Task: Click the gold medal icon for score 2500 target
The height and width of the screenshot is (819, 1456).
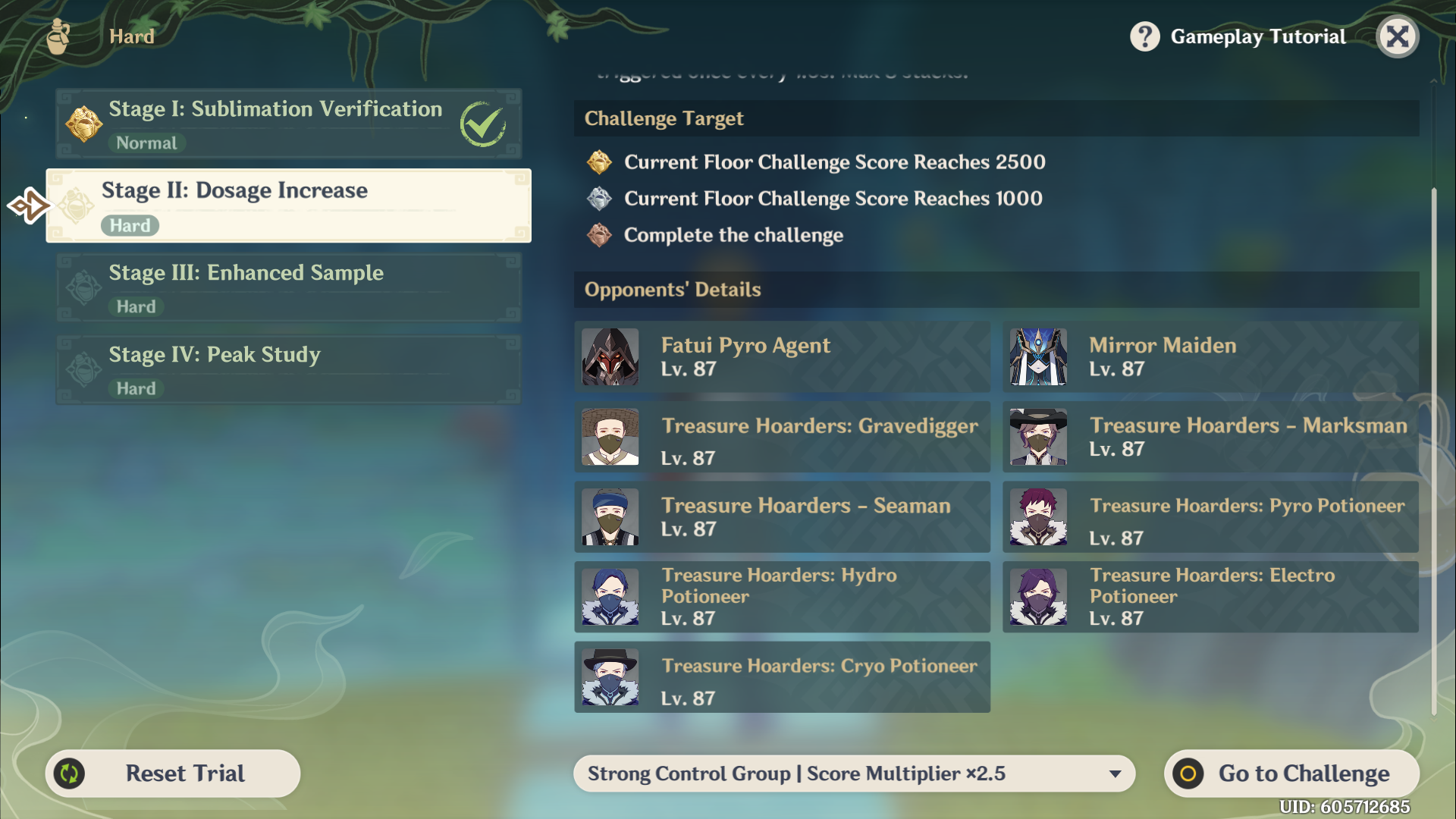Action: [598, 162]
